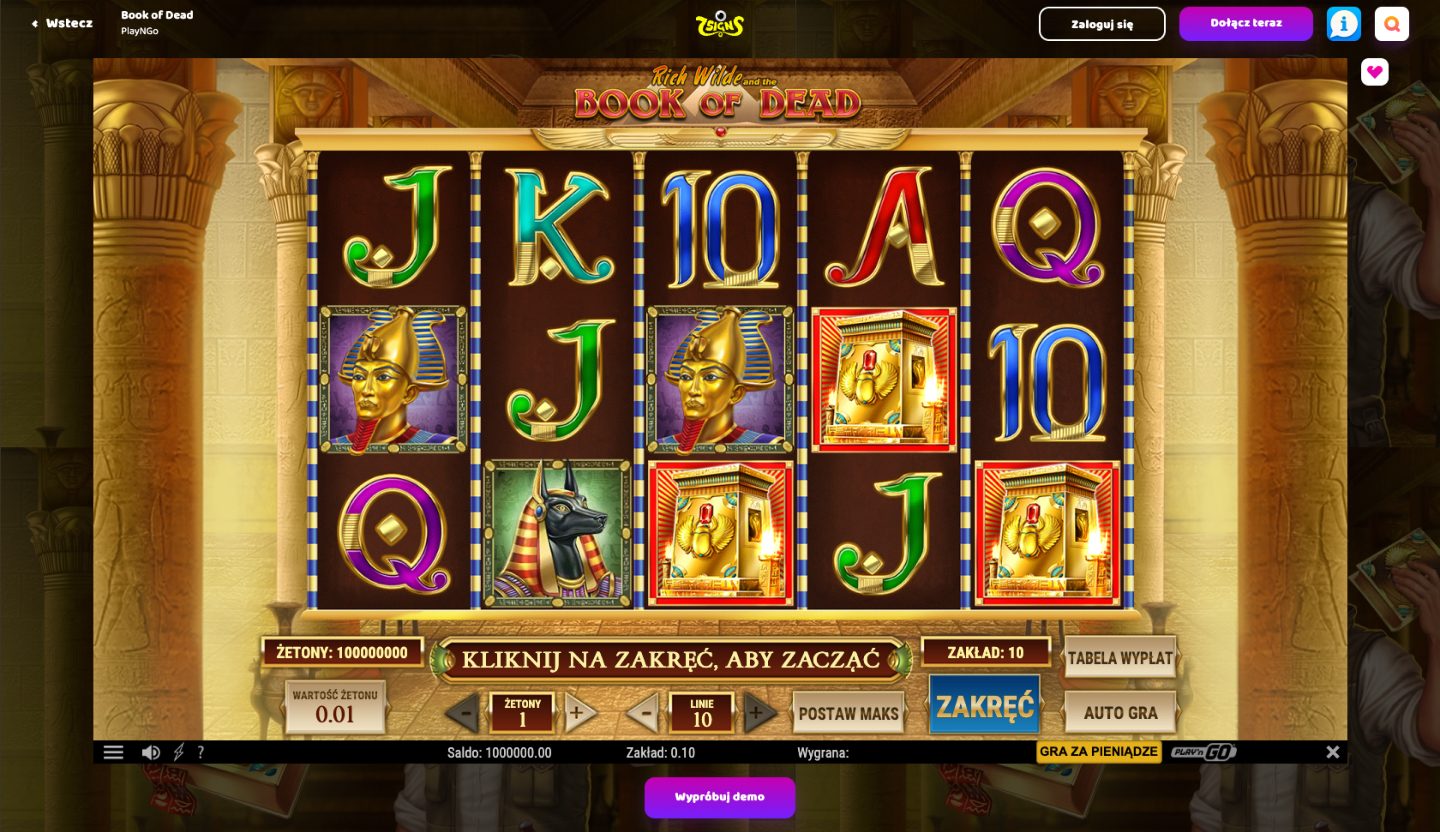Decrease Żetony with left arrow
This screenshot has width=1440, height=832.
464,712
